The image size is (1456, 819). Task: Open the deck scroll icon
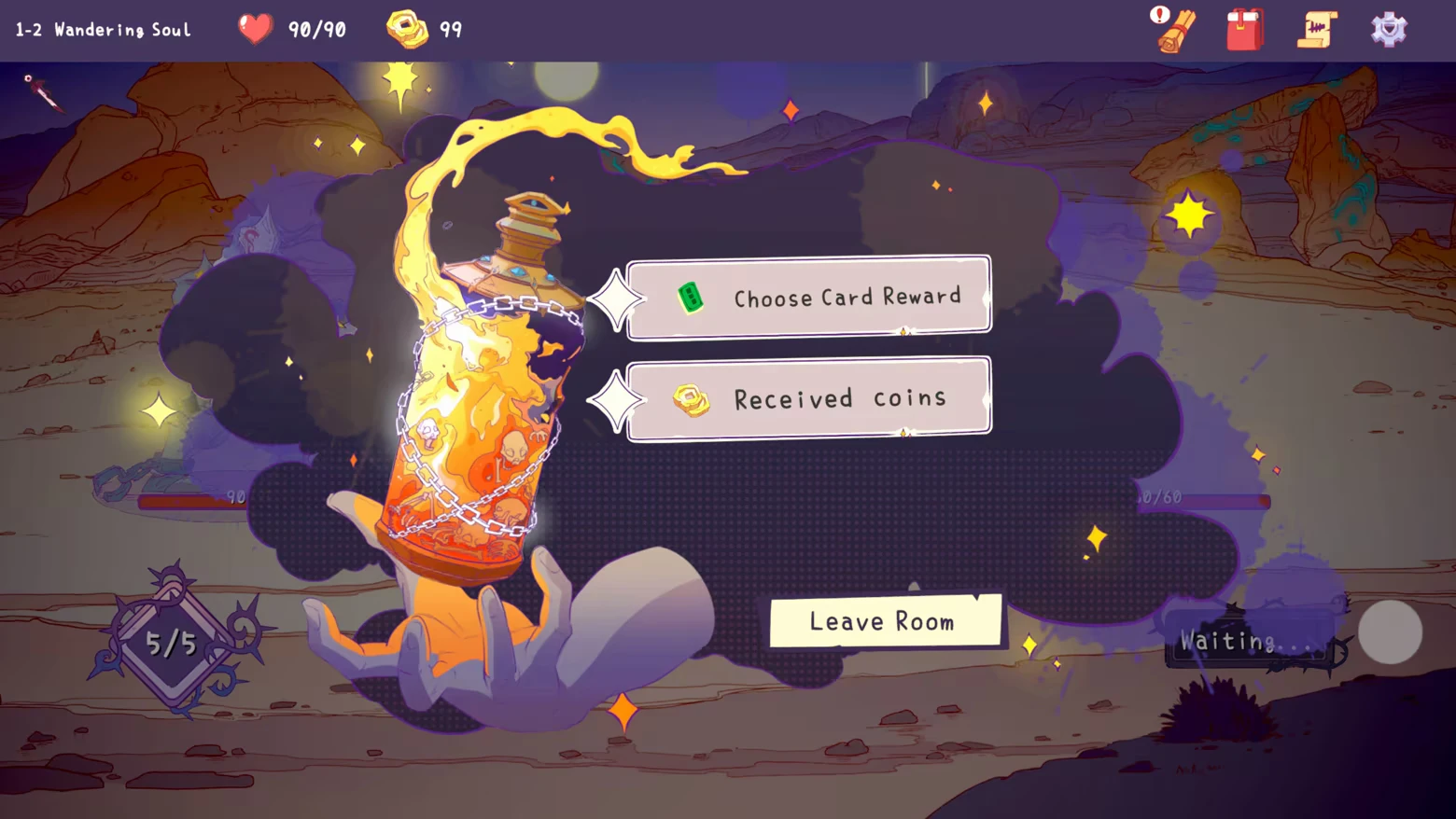click(1316, 29)
